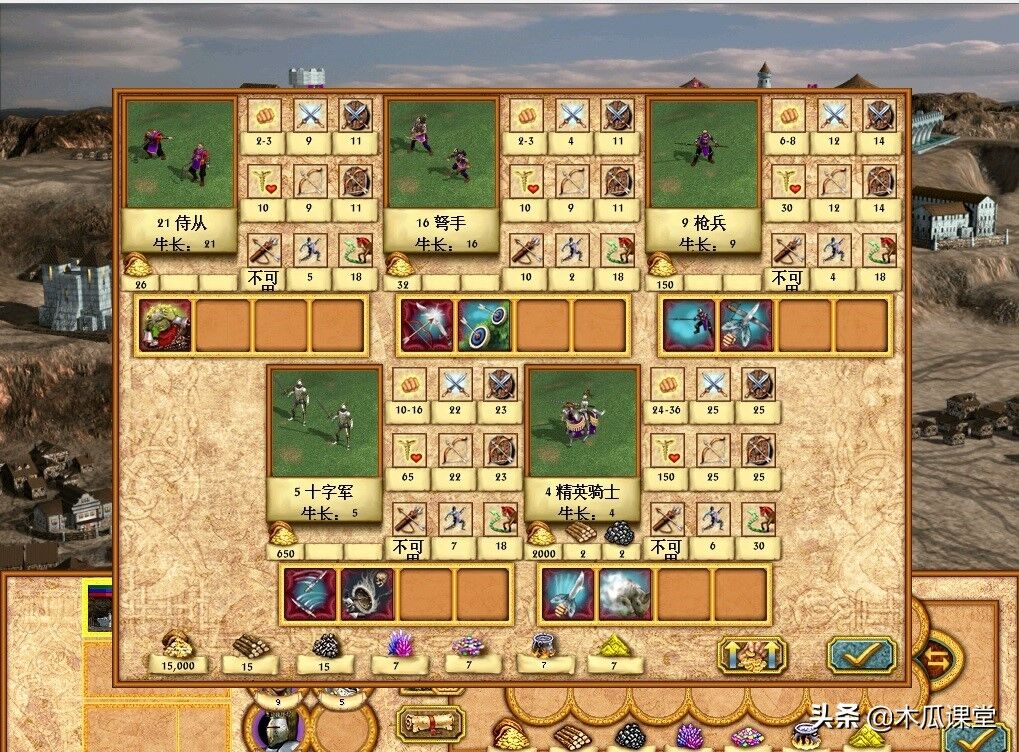Show the pikeman's crossed spearheads ability icon

coord(746,326)
